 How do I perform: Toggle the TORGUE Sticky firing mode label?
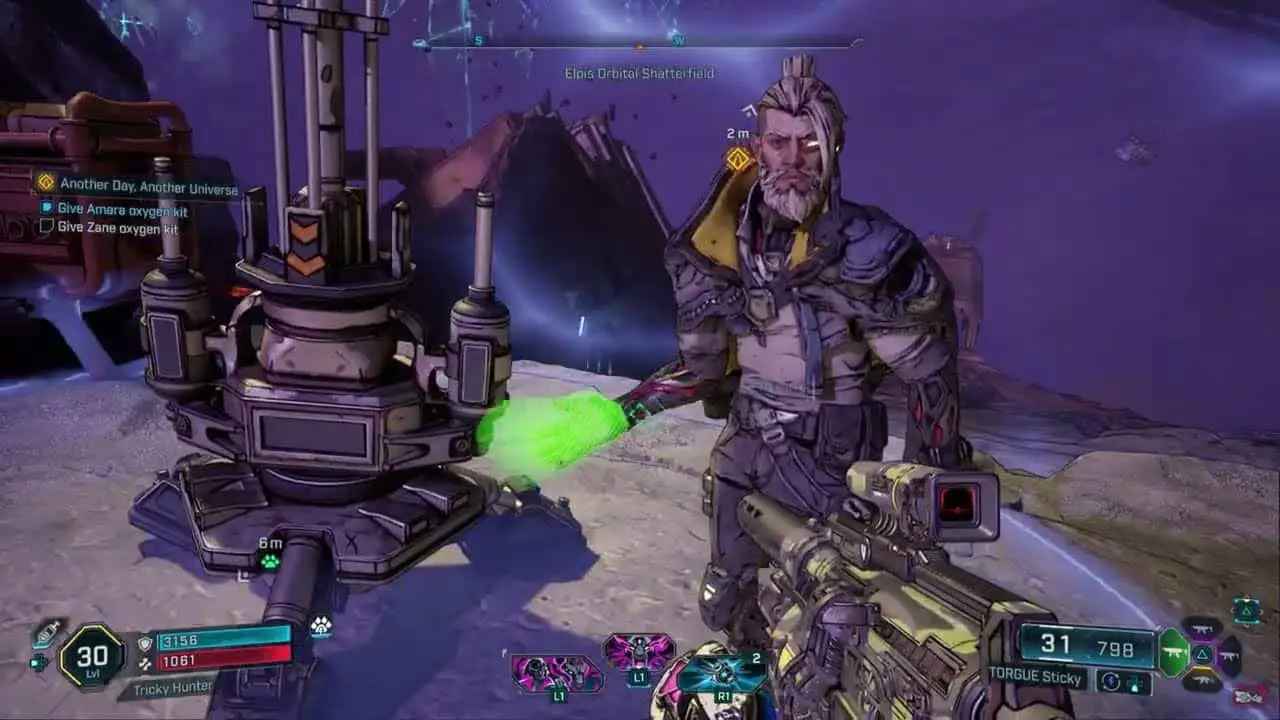(x=1035, y=679)
